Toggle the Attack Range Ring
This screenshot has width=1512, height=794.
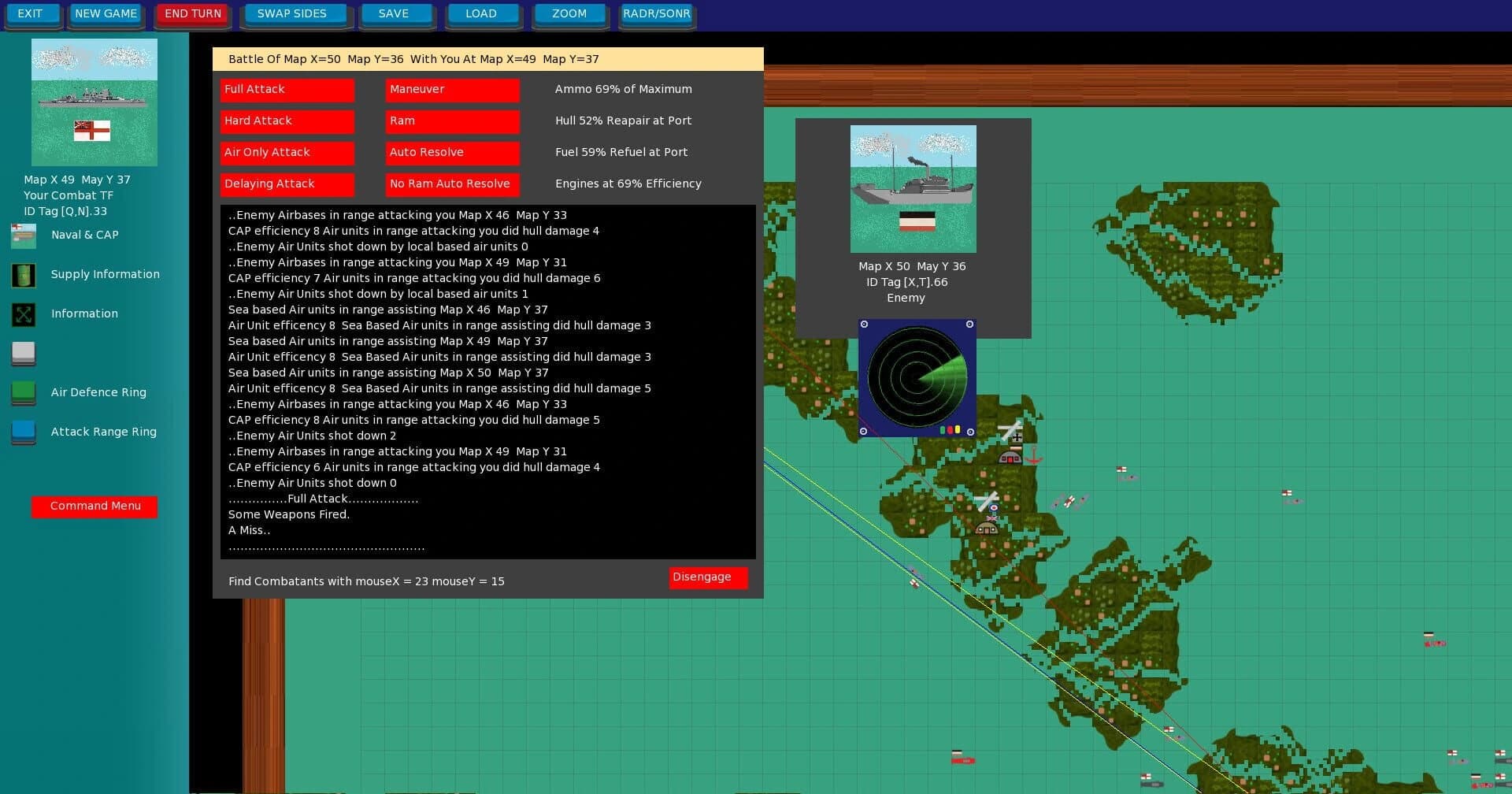click(23, 432)
